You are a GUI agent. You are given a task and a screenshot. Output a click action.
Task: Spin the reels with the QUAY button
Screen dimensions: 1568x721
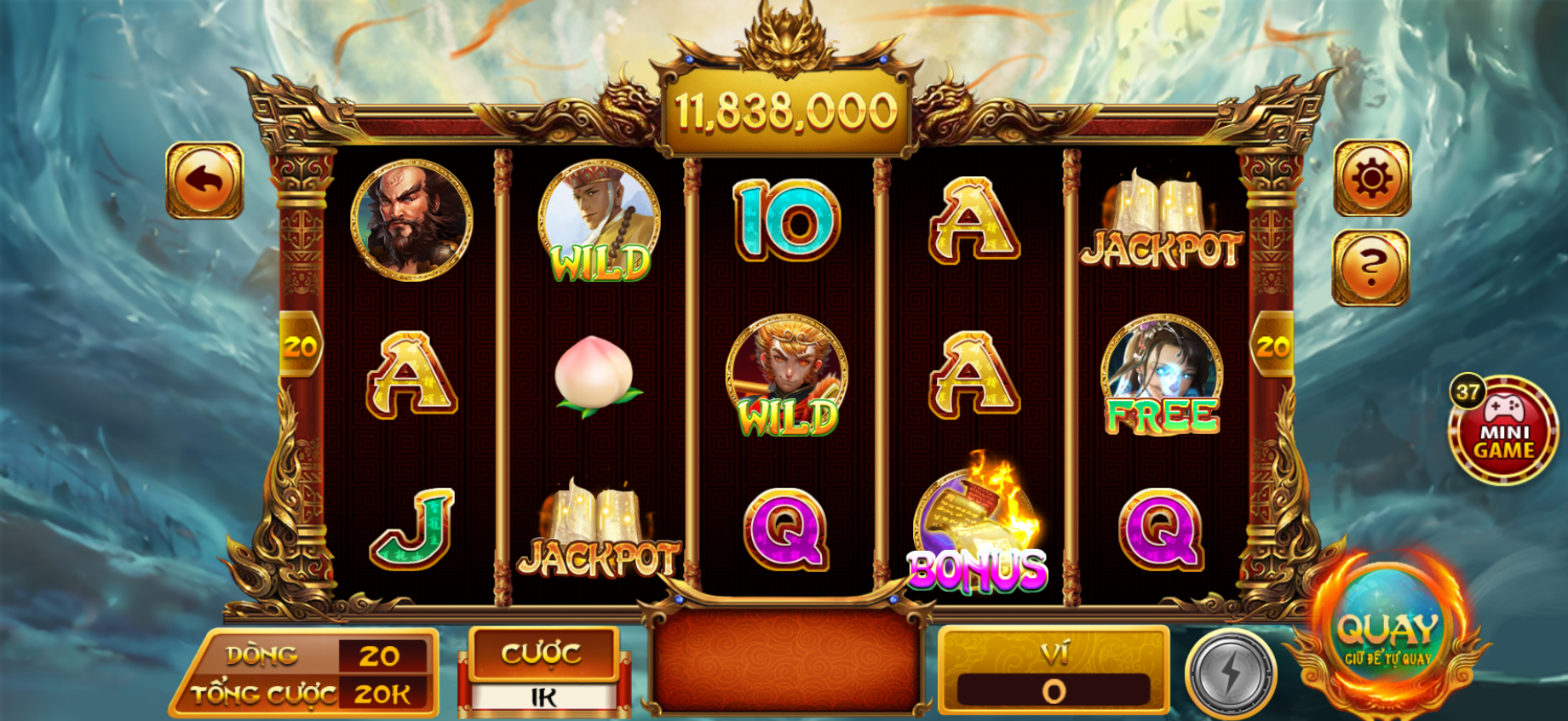(1387, 636)
